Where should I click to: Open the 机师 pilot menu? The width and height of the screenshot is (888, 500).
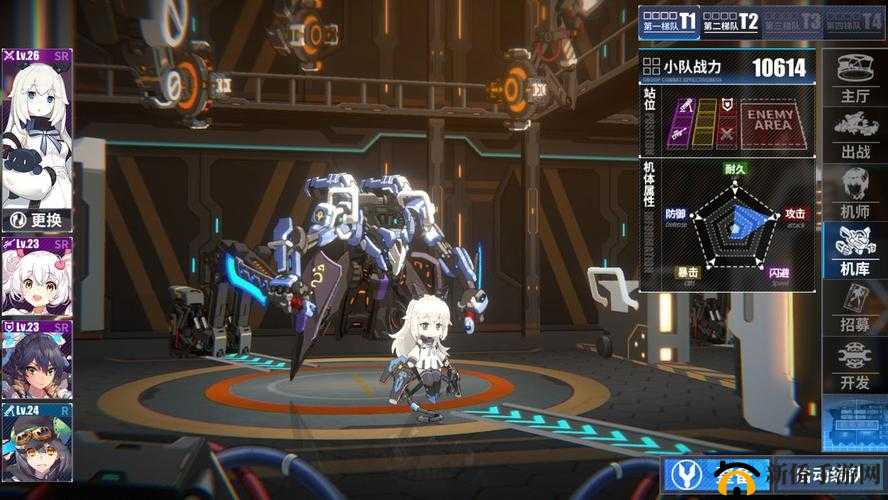[855, 192]
